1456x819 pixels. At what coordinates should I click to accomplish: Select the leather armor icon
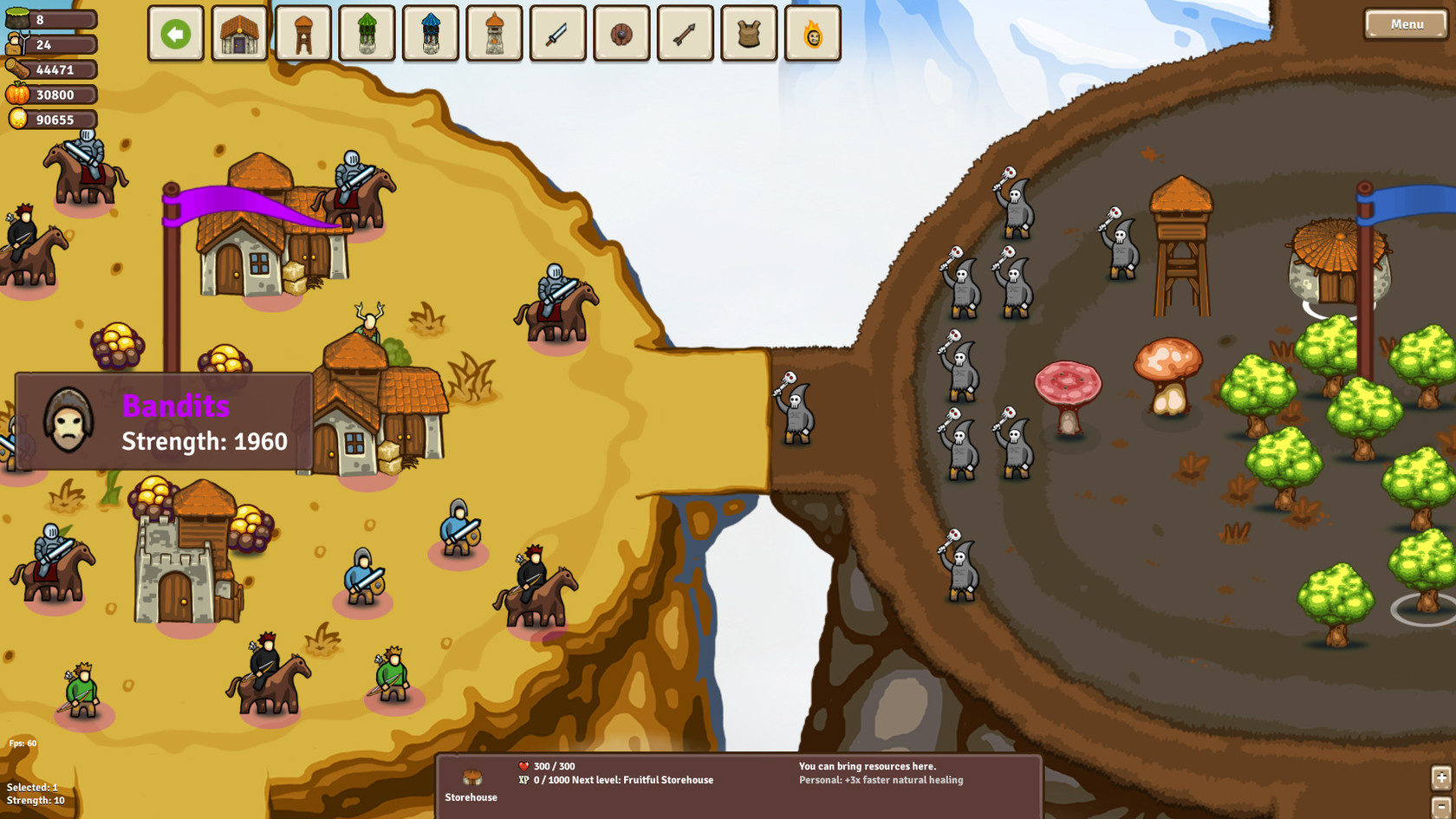(748, 33)
